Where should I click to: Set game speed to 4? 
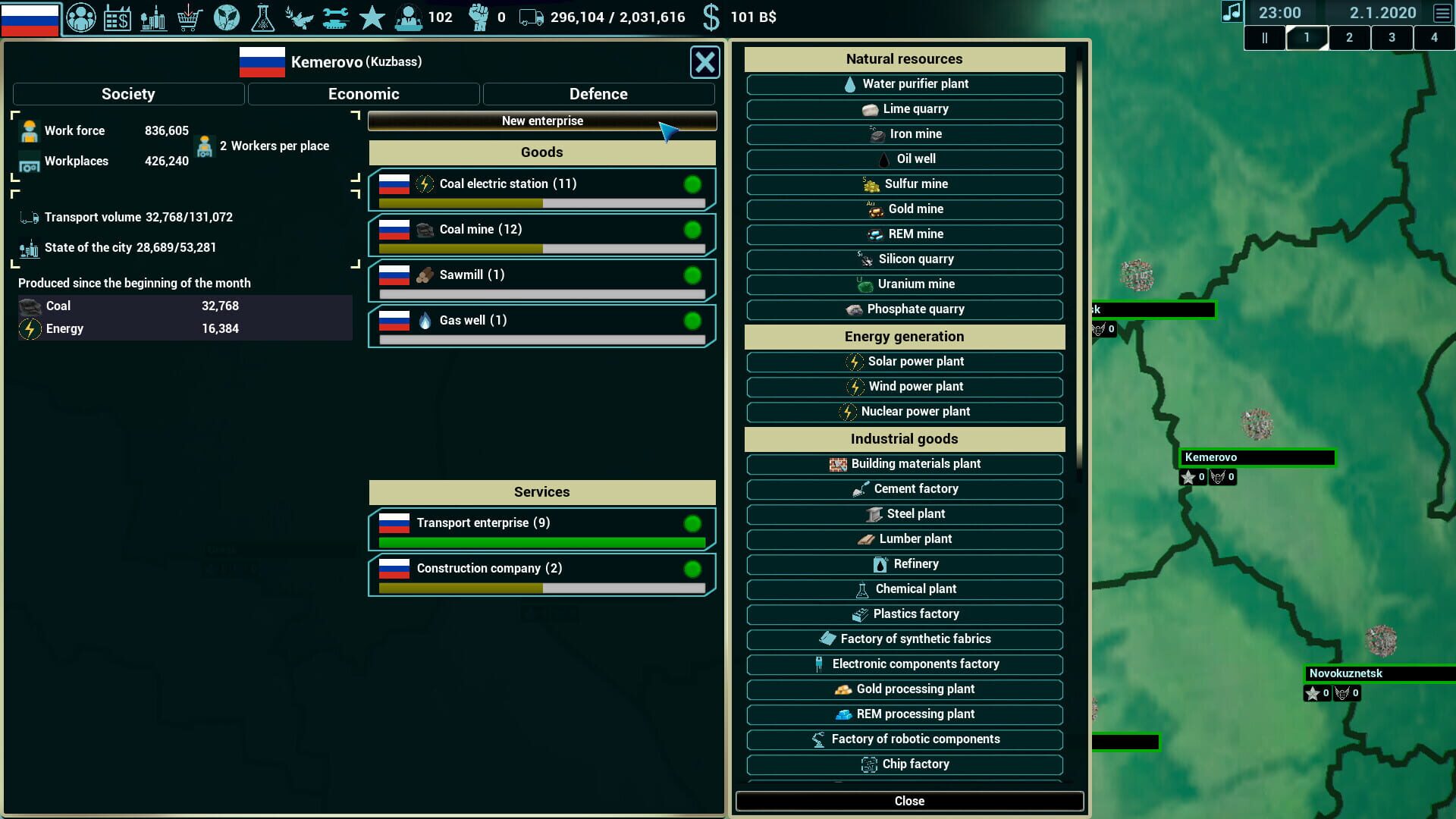1435,38
